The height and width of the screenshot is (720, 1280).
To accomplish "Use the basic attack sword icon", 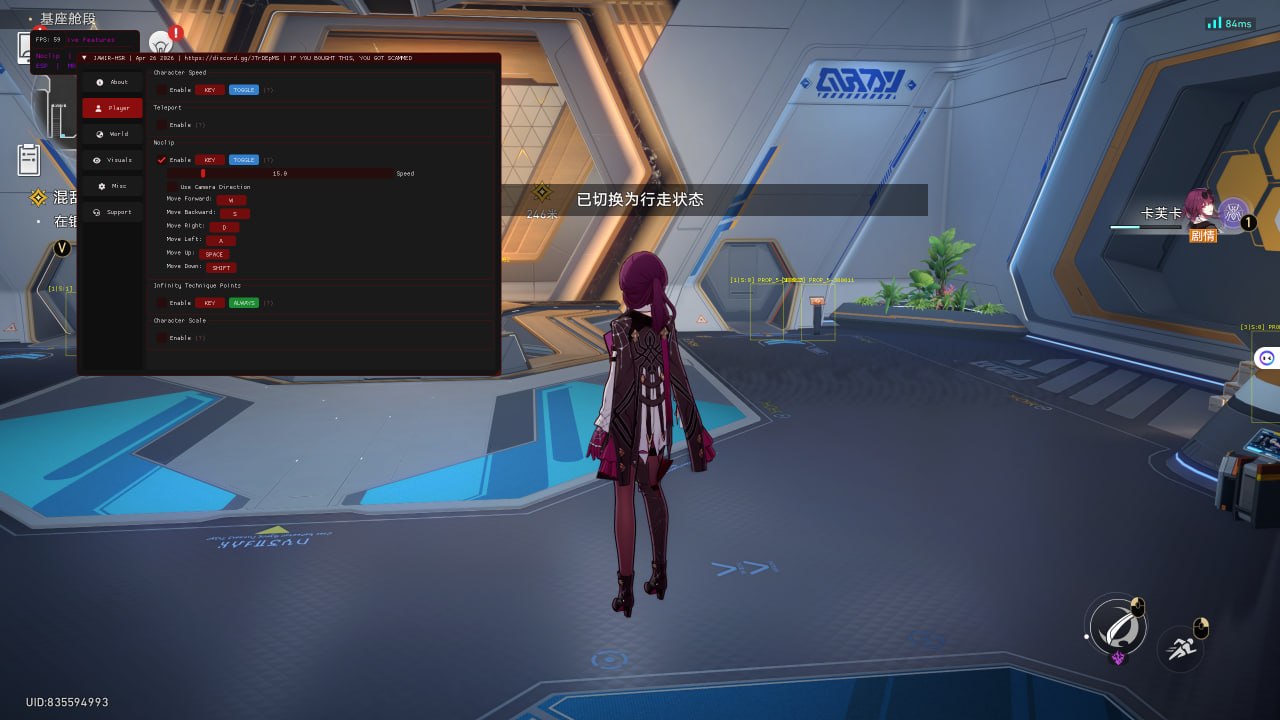I will pyautogui.click(x=1115, y=626).
